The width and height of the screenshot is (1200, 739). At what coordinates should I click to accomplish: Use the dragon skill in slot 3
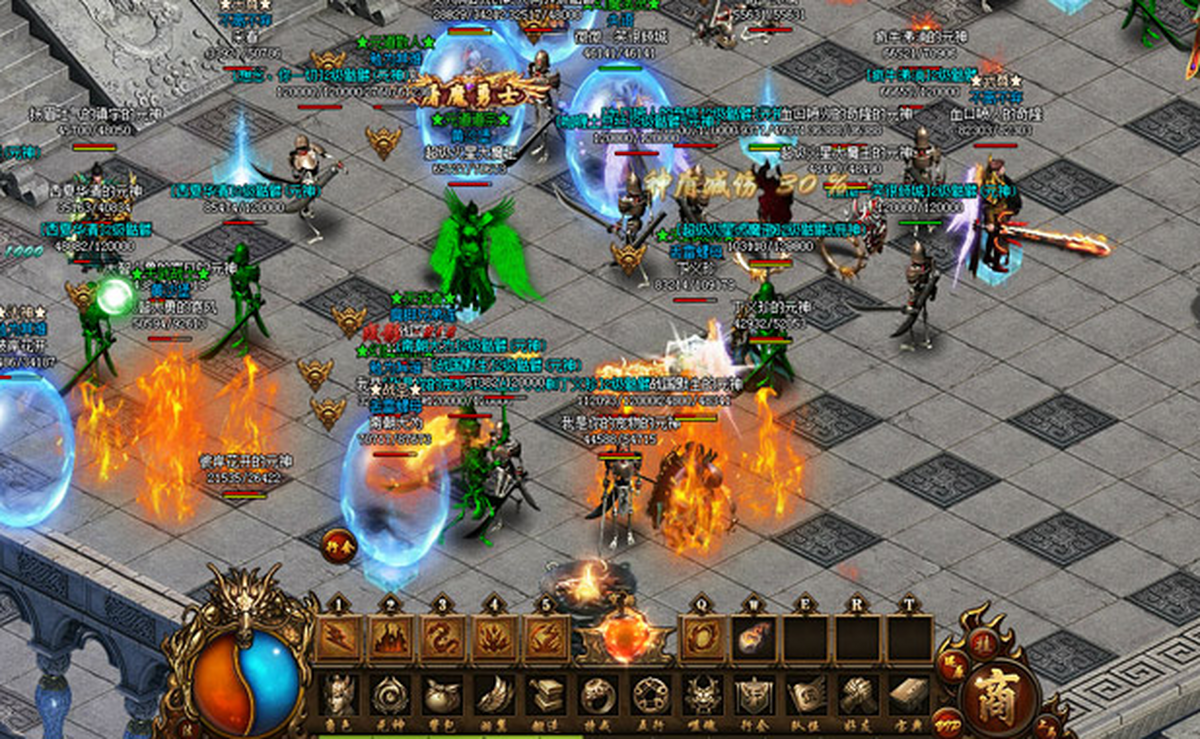point(443,639)
